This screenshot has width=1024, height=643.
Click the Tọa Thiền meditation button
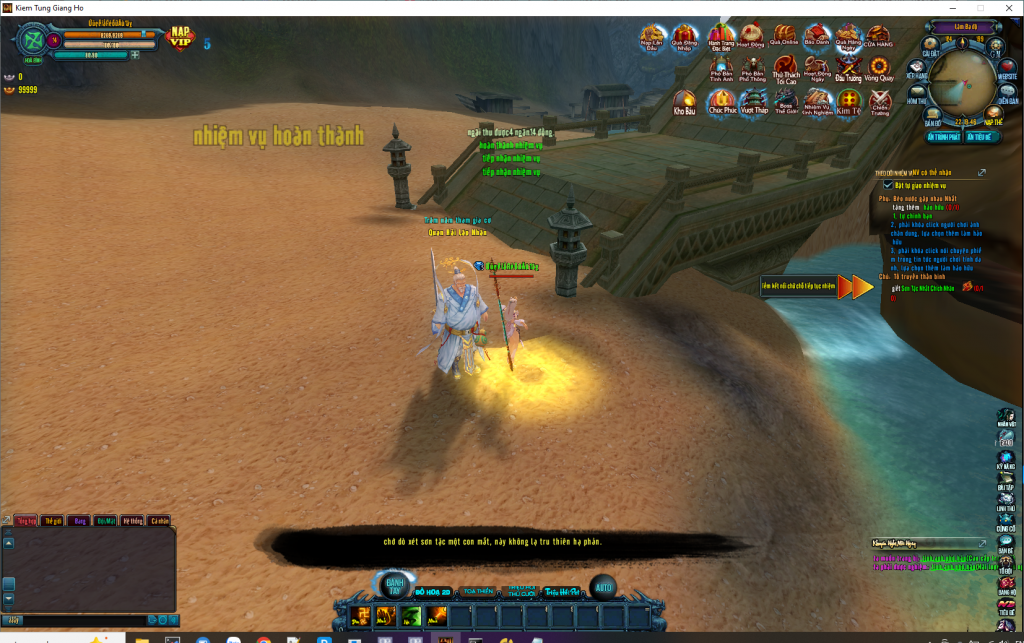coord(479,592)
